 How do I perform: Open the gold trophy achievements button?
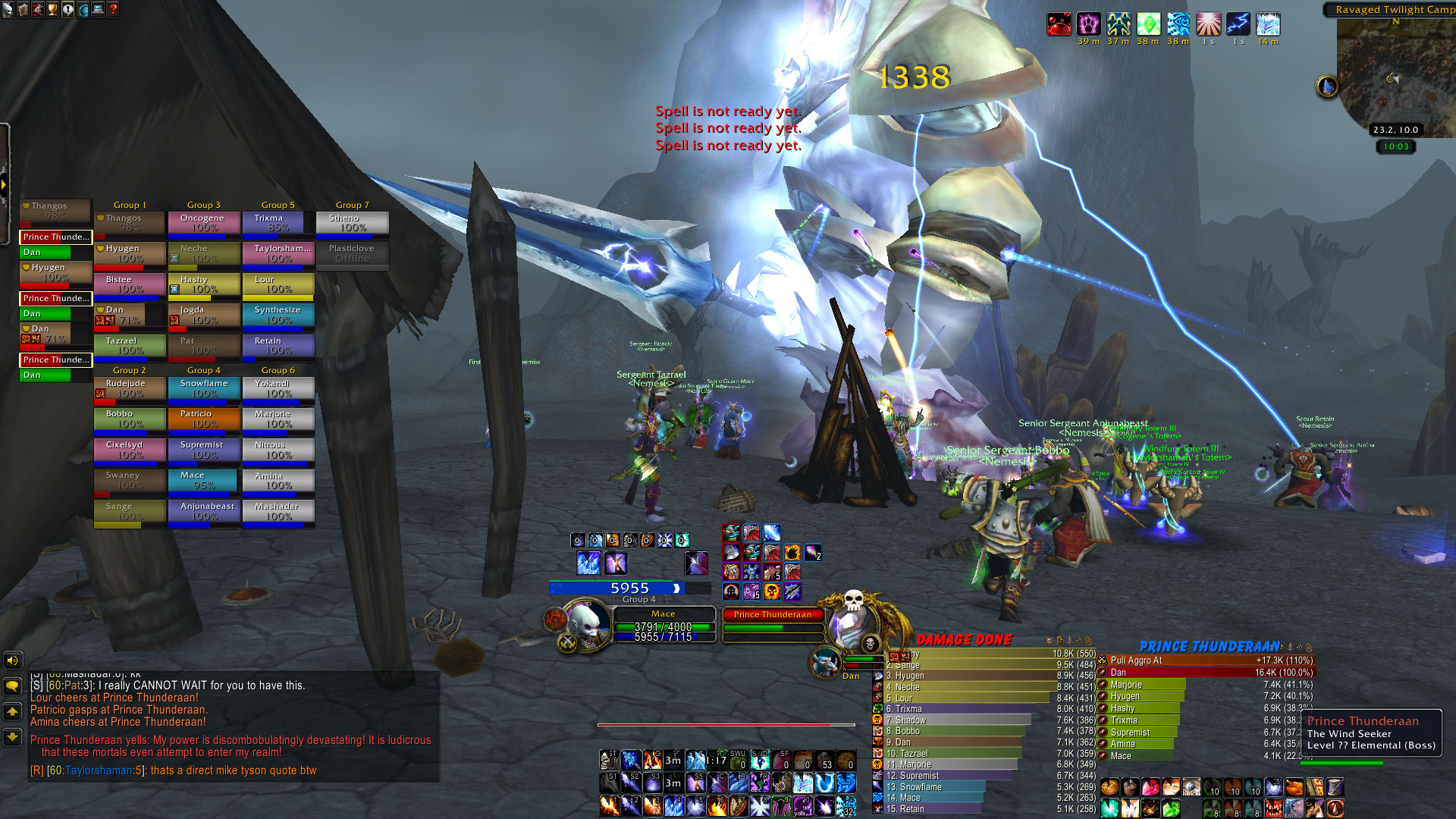(x=52, y=10)
